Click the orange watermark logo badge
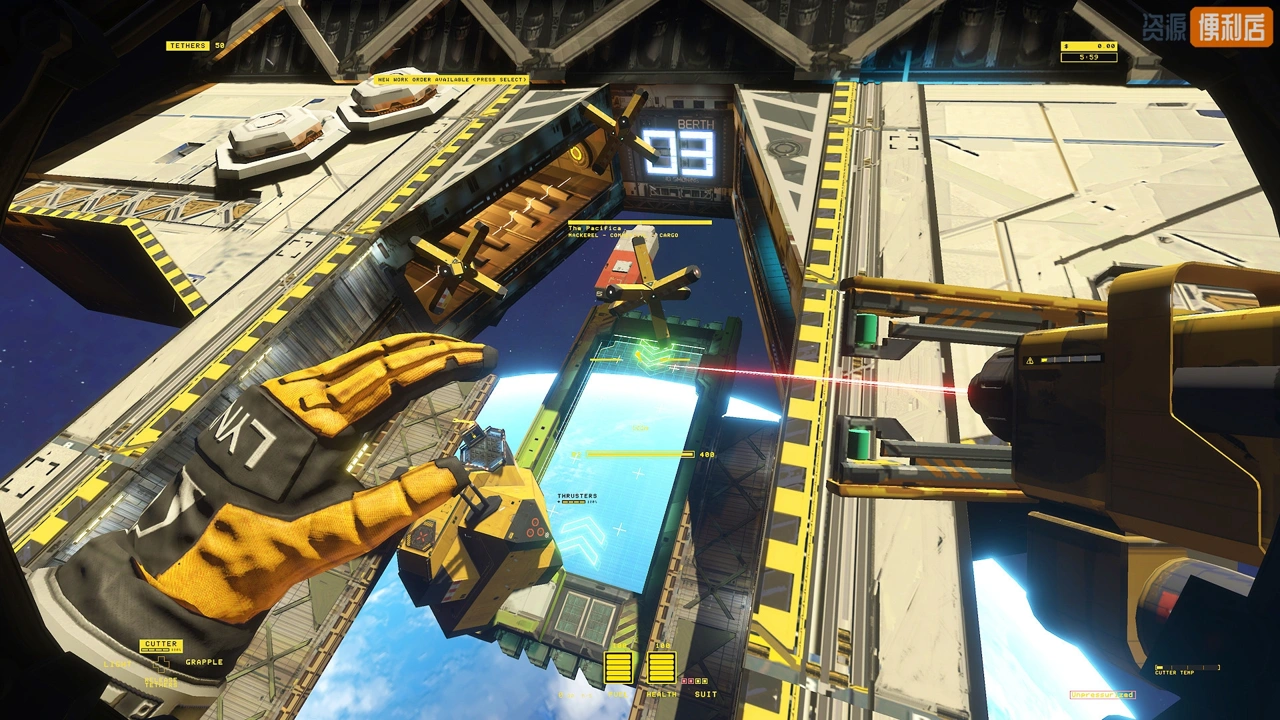The height and width of the screenshot is (720, 1280). [1230, 27]
